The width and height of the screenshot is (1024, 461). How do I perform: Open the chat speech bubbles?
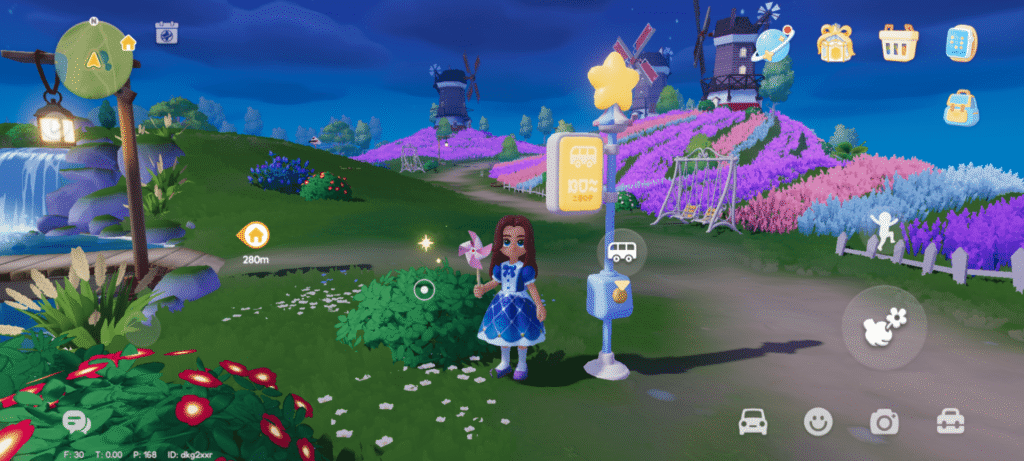pos(76,422)
